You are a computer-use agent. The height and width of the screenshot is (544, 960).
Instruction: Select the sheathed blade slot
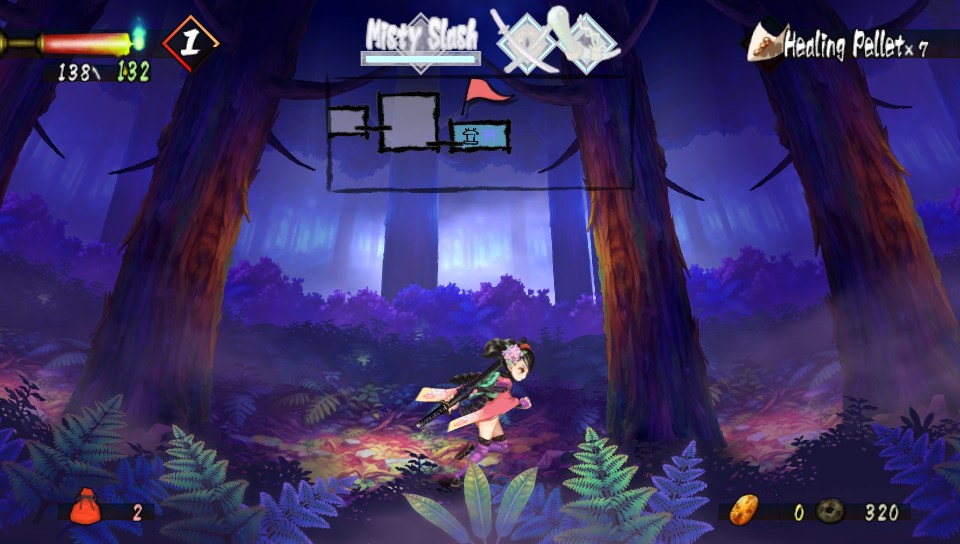(x=590, y=40)
